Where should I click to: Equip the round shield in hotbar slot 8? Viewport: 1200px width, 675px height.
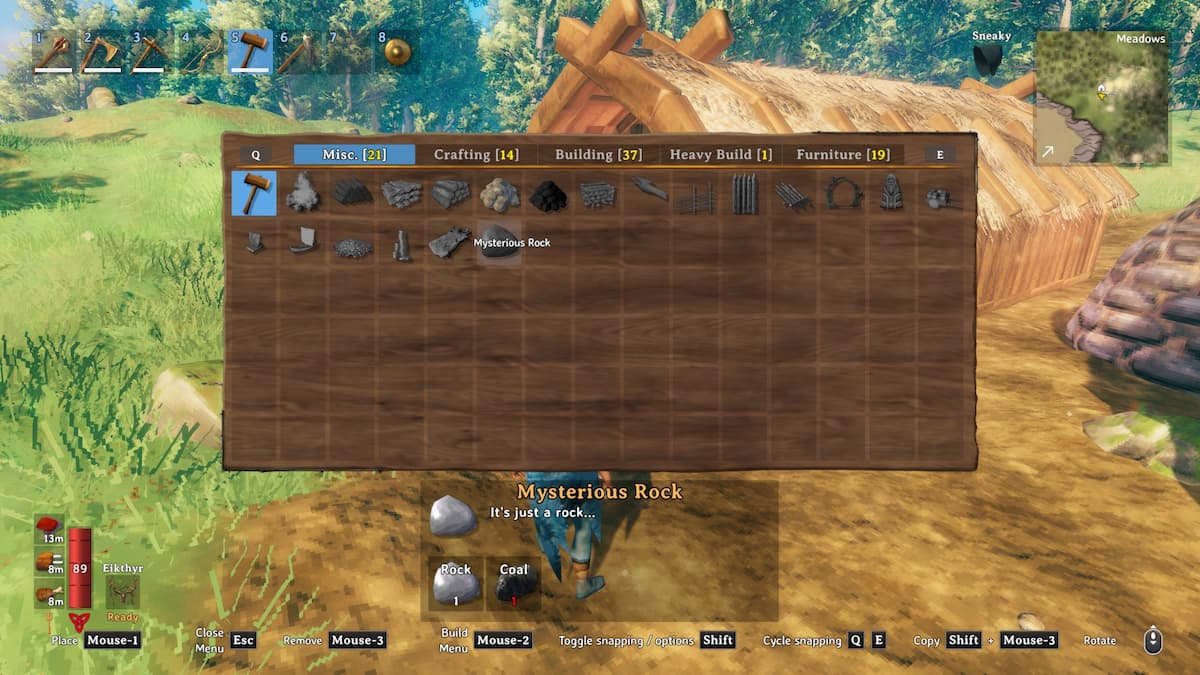[x=397, y=52]
